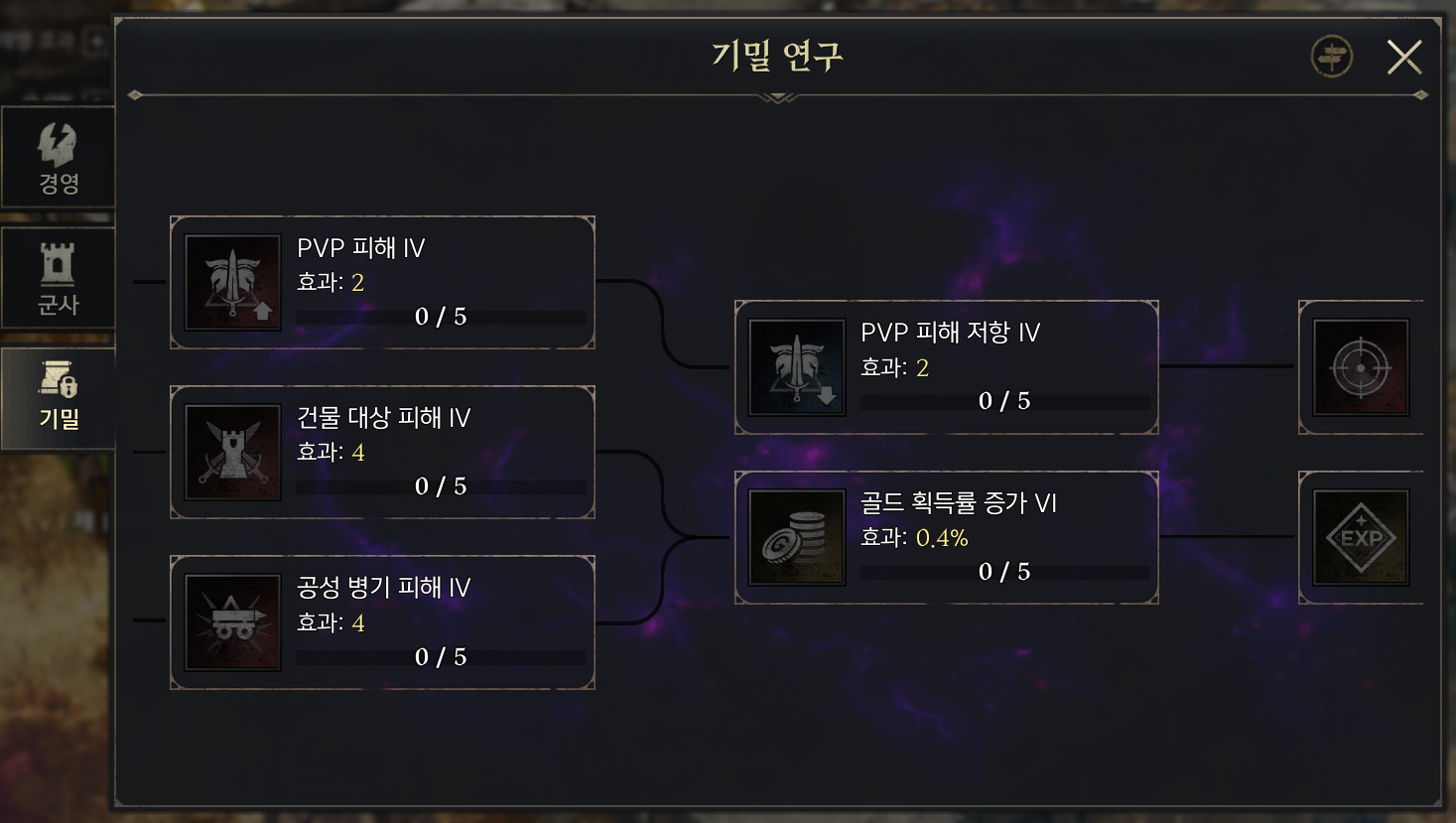Click the 0/5 progress bar under PVP 피해 IV
Screen dimensions: 1456x823
click(439, 318)
